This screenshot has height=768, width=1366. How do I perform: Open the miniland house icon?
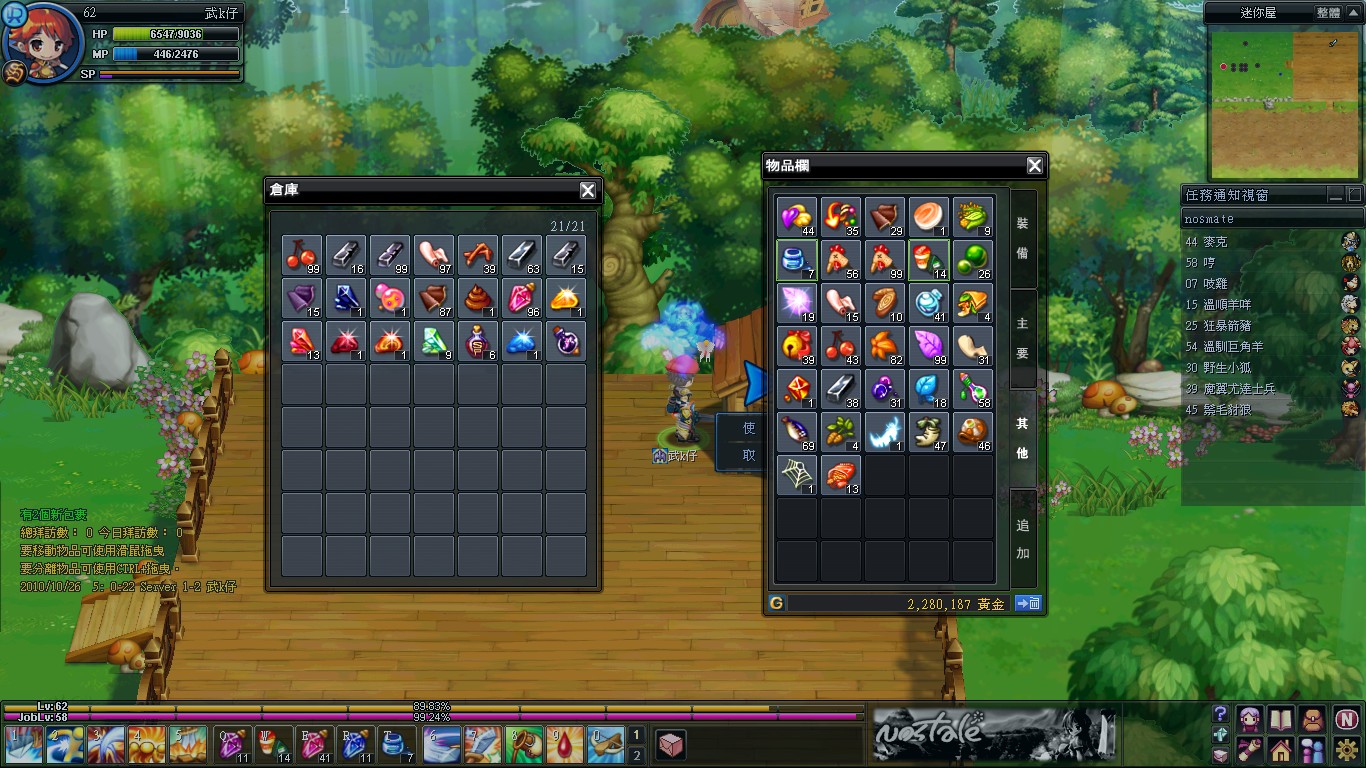click(x=1281, y=748)
